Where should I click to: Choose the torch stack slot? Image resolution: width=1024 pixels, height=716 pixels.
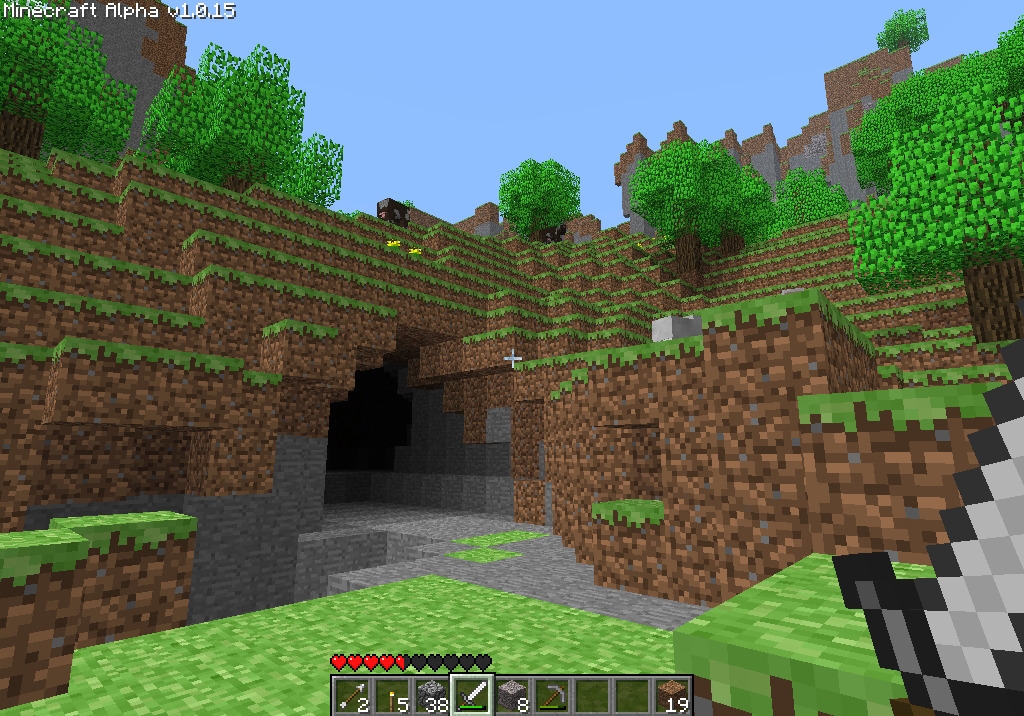click(x=392, y=695)
